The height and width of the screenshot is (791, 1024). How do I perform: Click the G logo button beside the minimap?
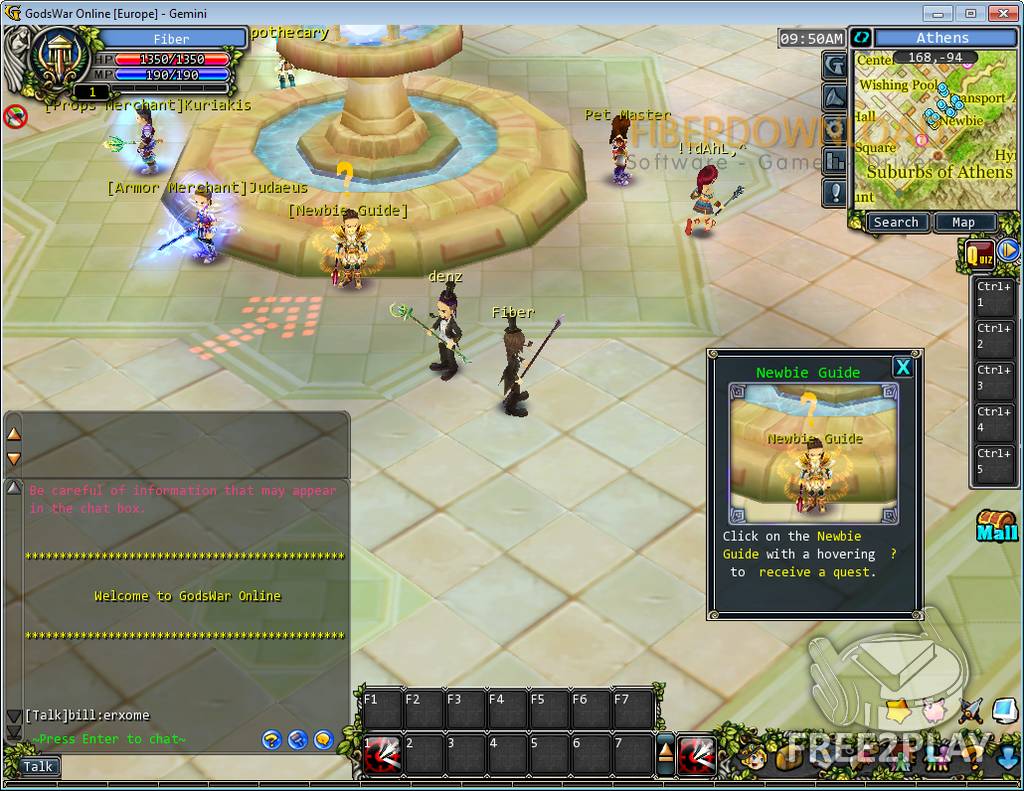coord(836,65)
